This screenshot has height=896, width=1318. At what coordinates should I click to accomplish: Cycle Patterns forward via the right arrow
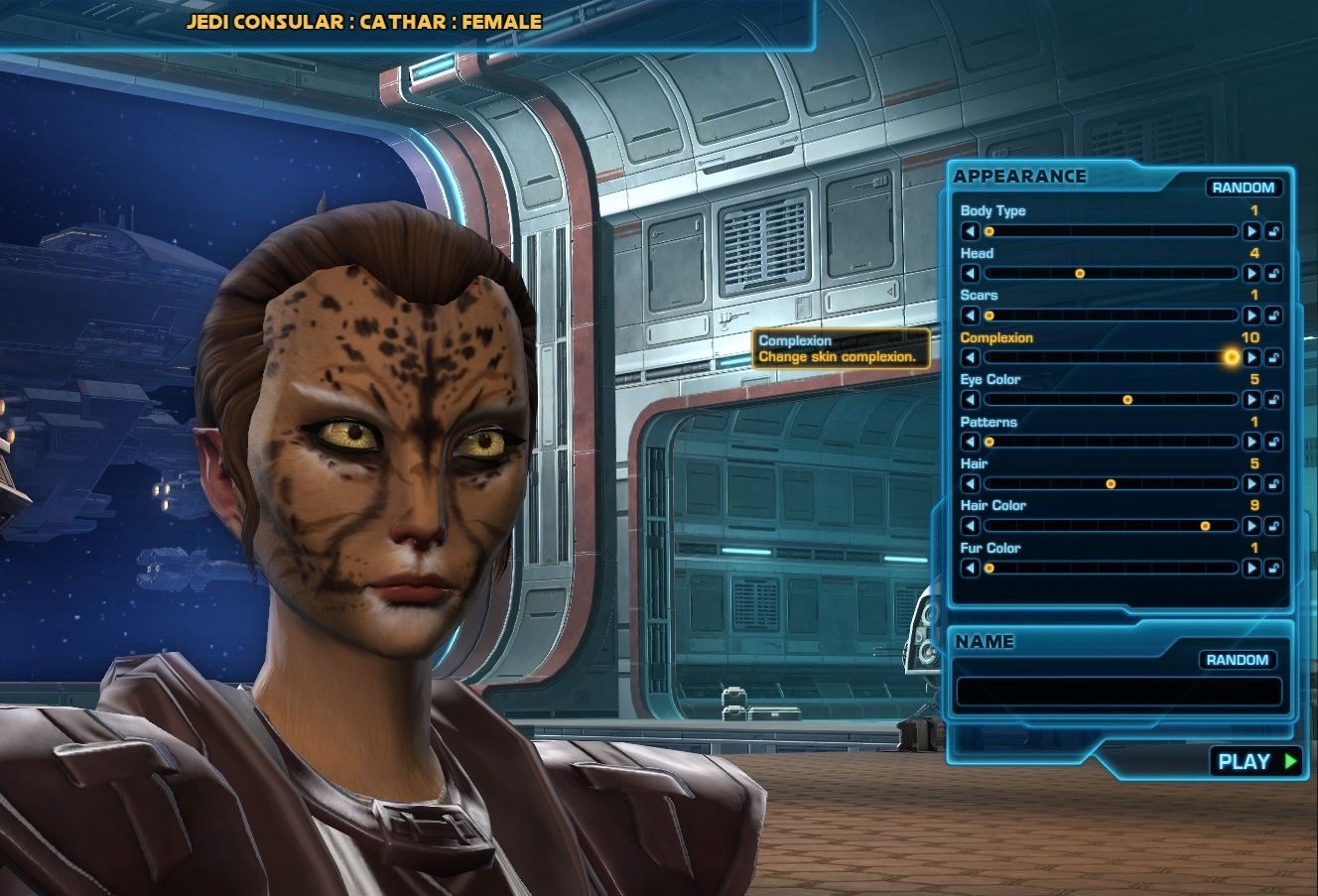pos(1252,442)
